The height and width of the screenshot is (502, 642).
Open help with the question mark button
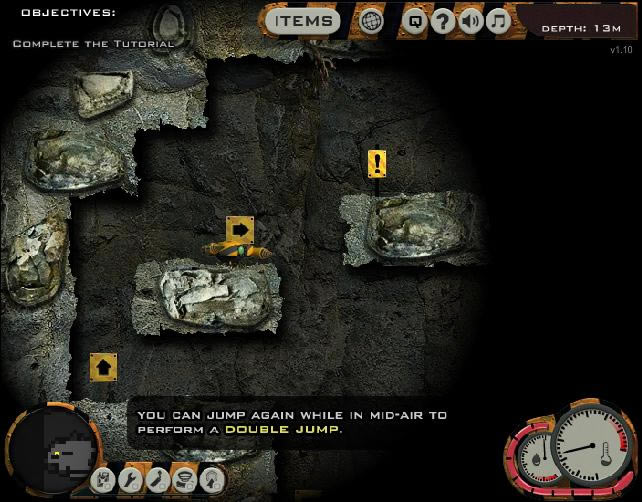point(443,21)
